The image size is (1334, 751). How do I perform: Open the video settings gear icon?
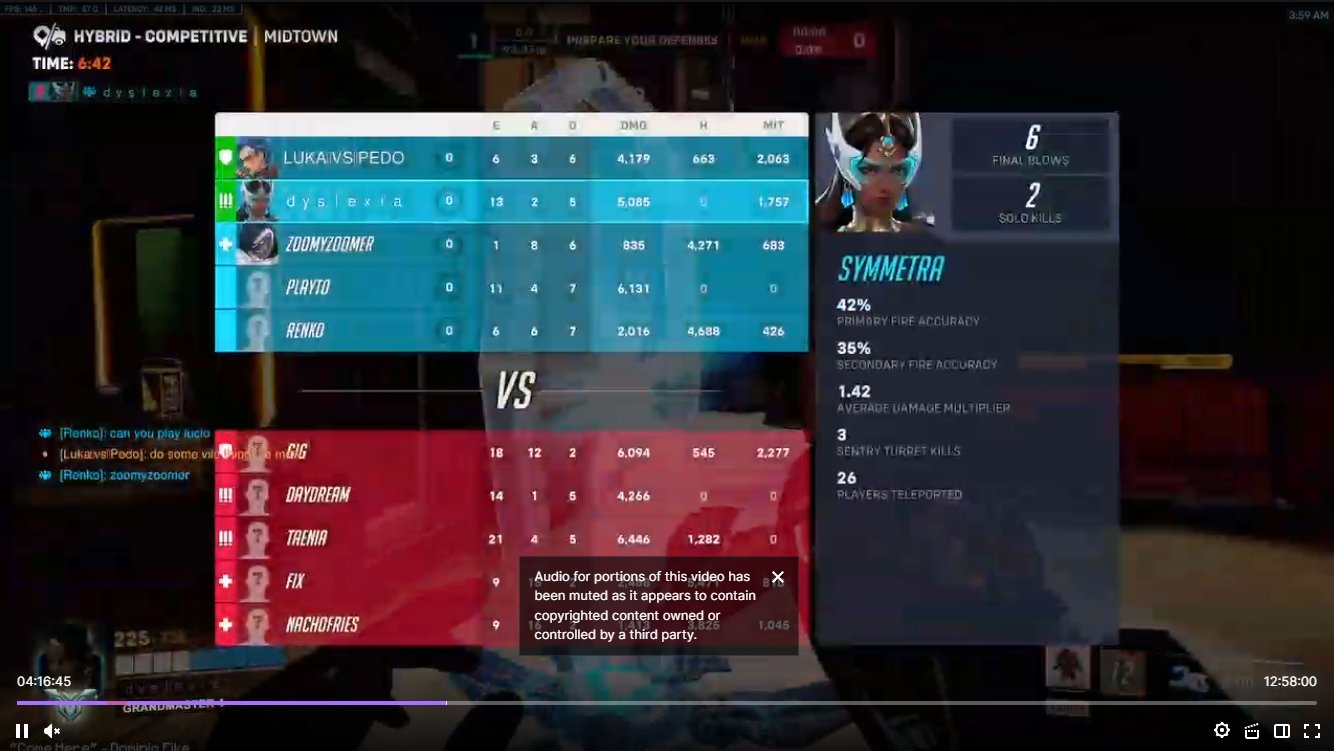point(1221,730)
